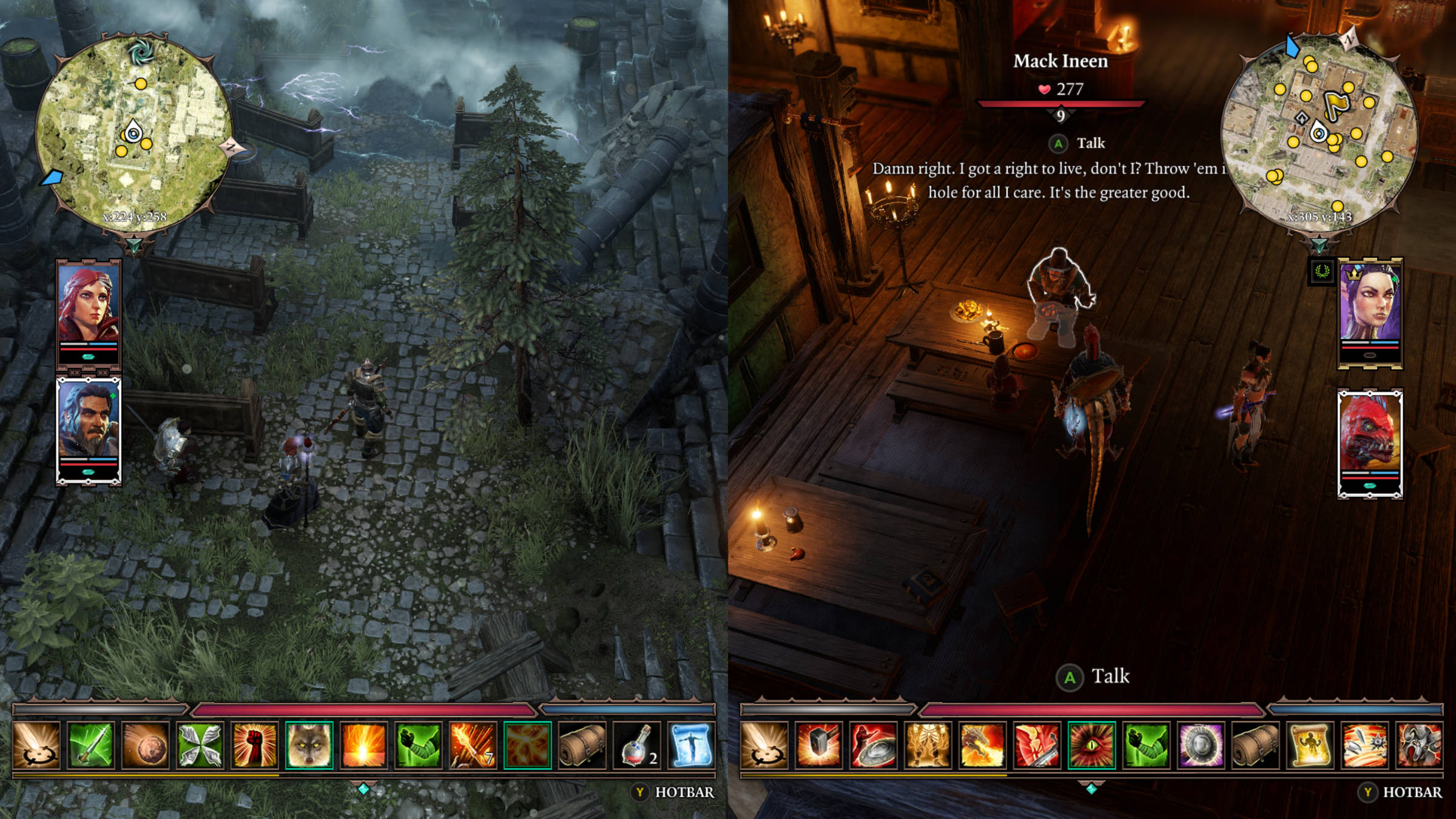
Task: Select the wolf head skill on the hotbar
Action: point(309,745)
